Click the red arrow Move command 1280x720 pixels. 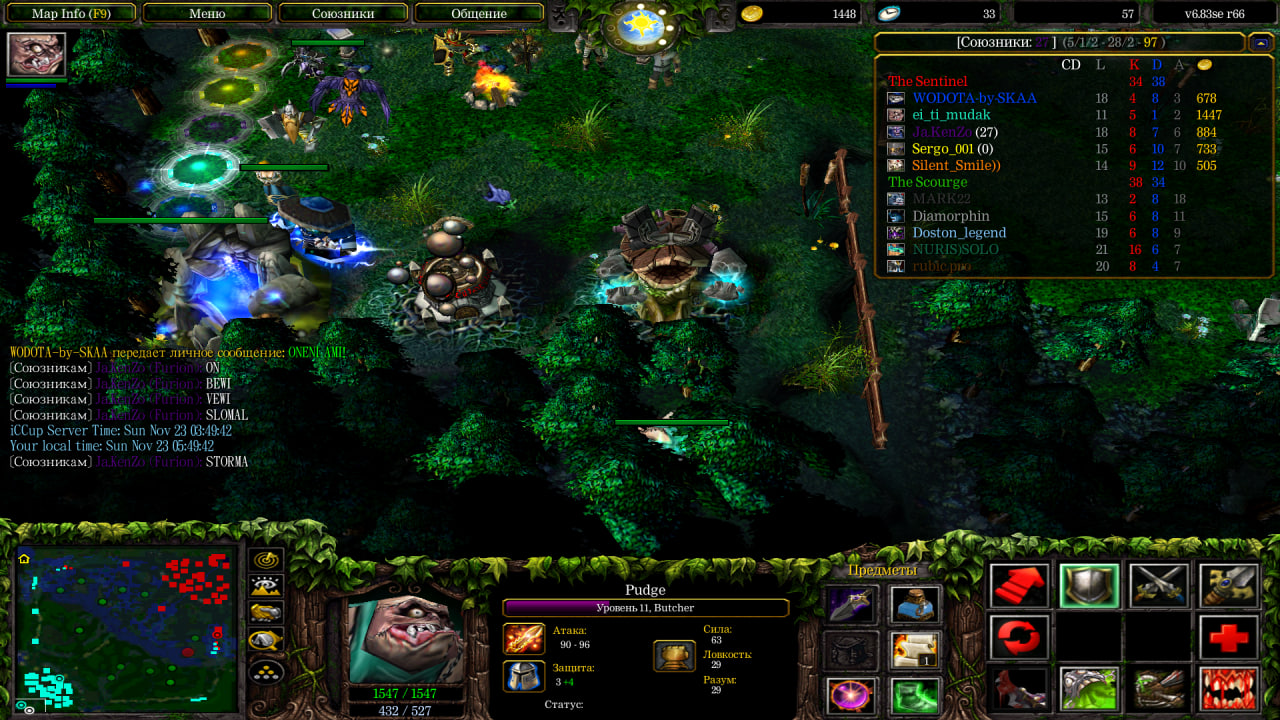point(1020,586)
